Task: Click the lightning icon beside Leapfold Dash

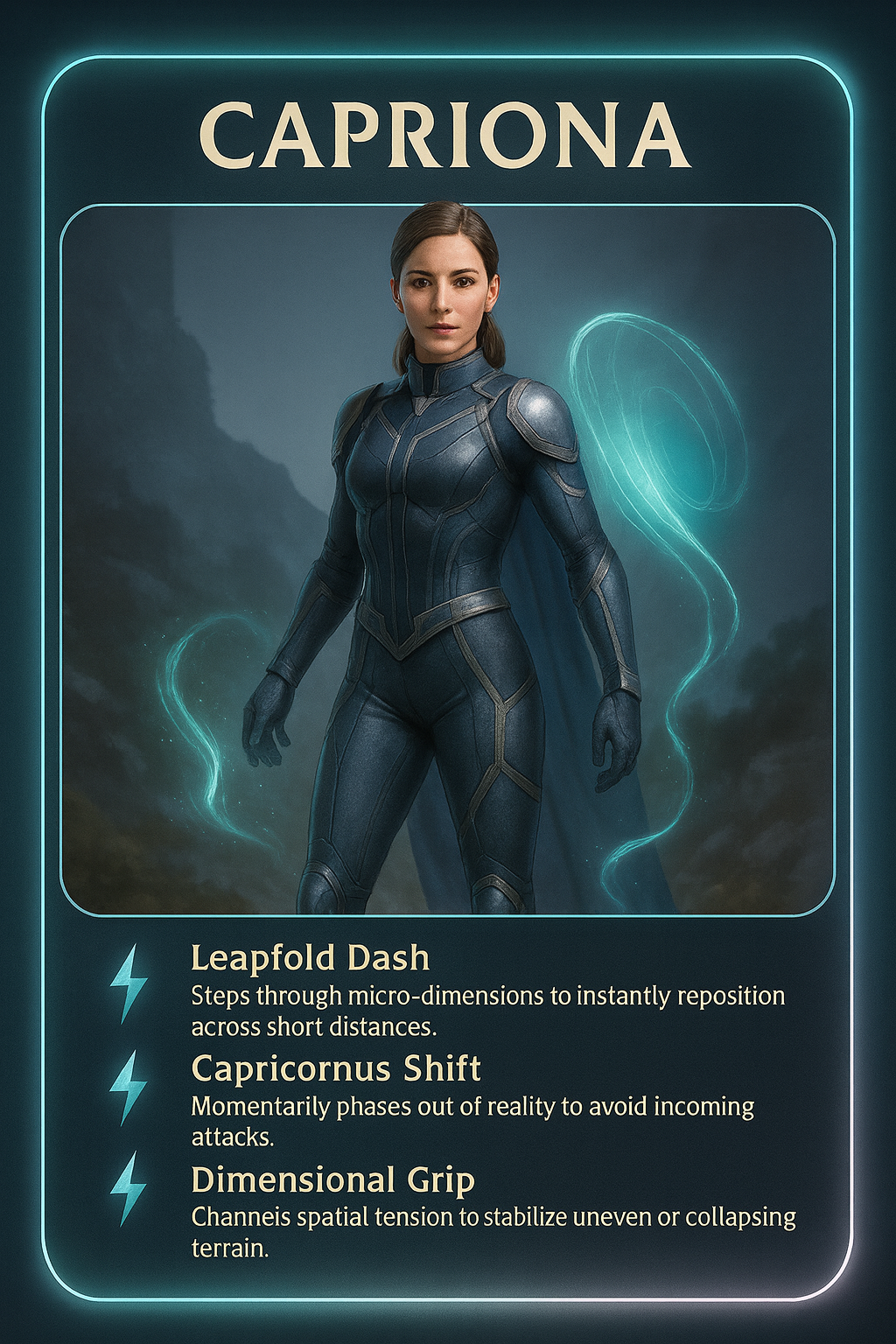Action: (x=128, y=982)
